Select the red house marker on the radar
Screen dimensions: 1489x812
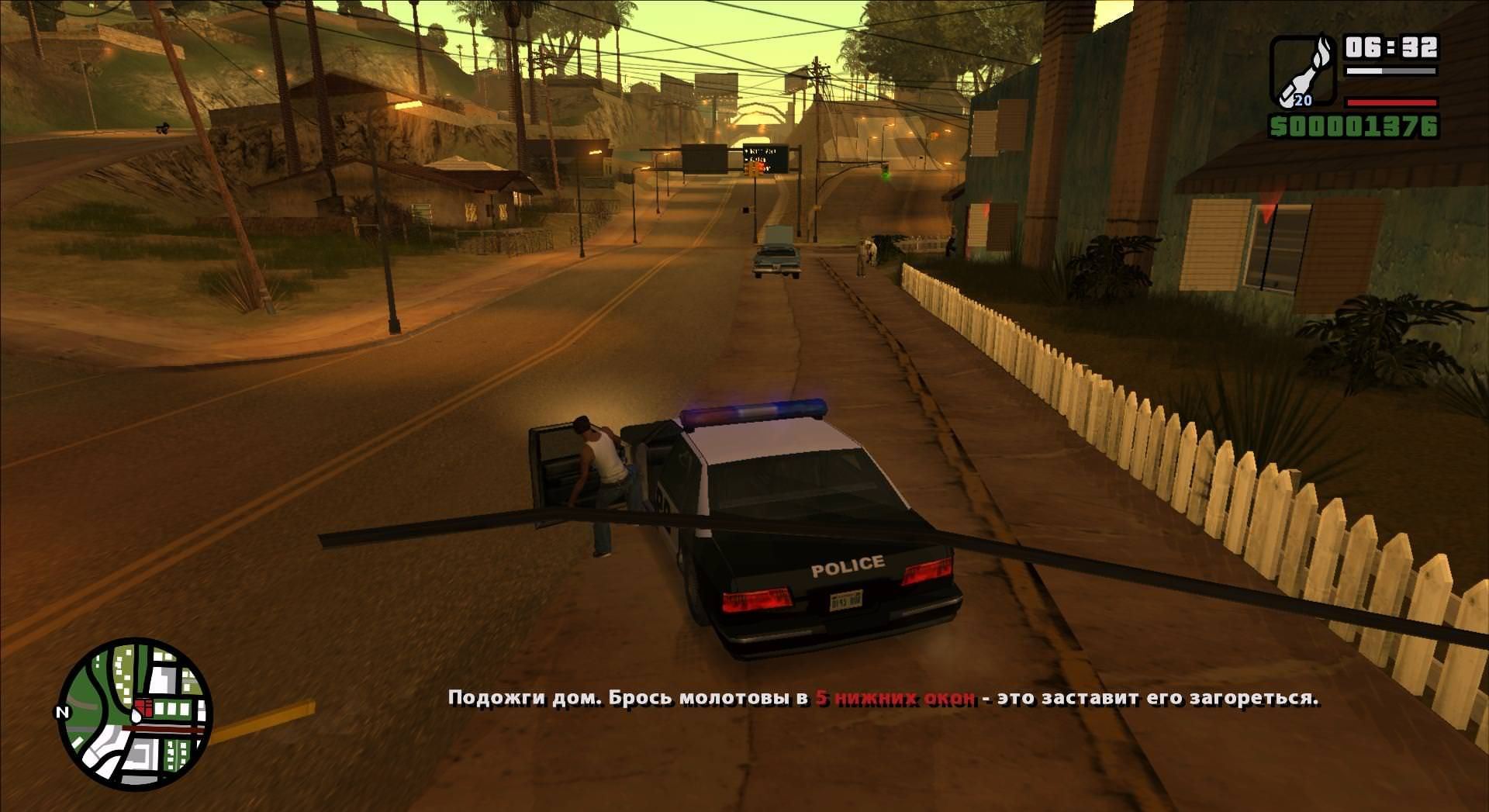[x=143, y=707]
